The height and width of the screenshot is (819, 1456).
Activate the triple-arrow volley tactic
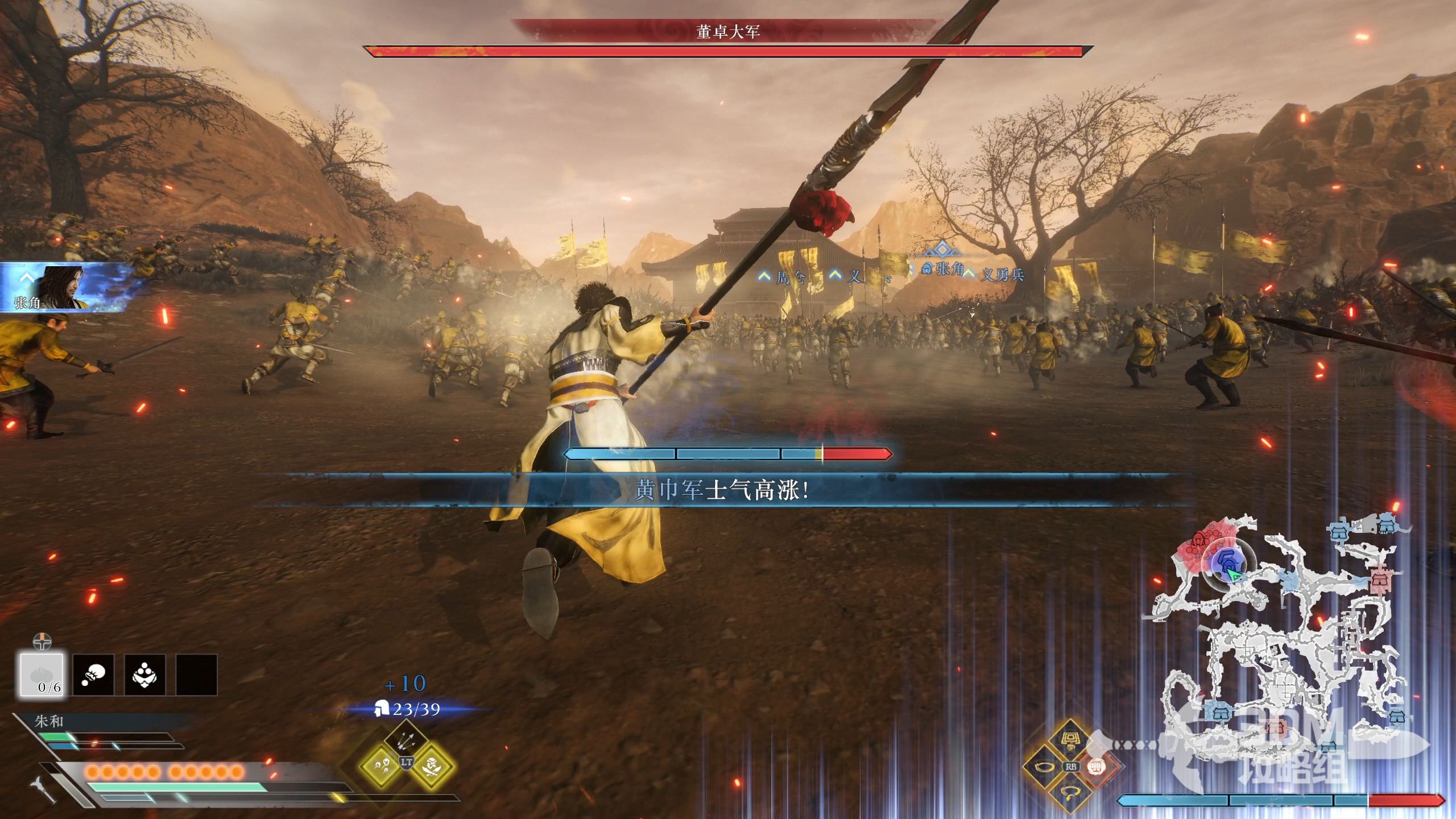406,740
